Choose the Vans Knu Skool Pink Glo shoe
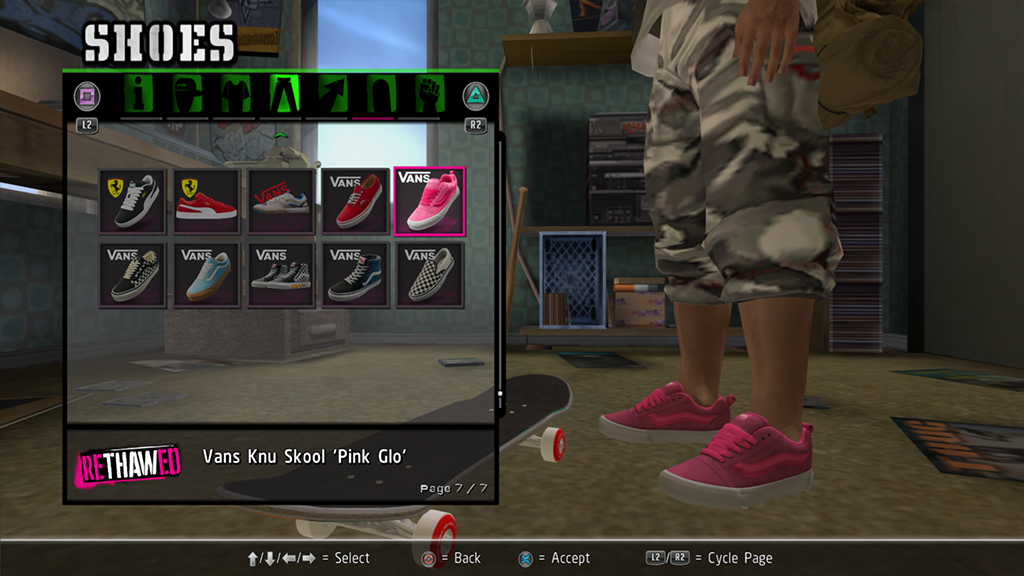 click(429, 201)
